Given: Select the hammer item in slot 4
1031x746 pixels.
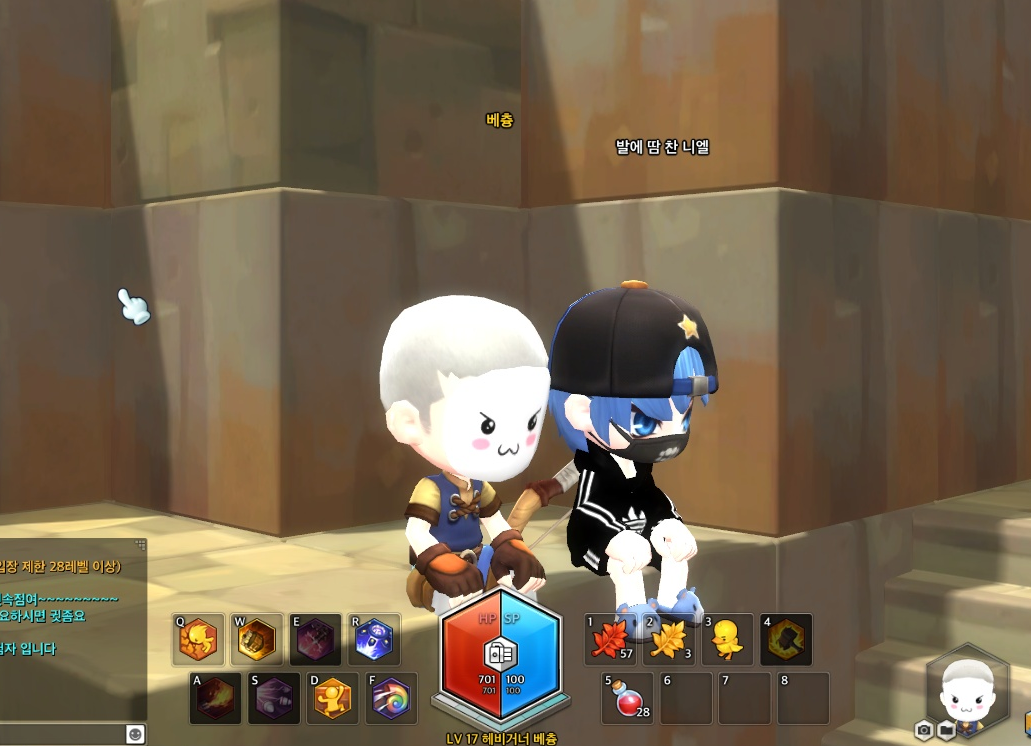Looking at the screenshot, I should (x=786, y=640).
